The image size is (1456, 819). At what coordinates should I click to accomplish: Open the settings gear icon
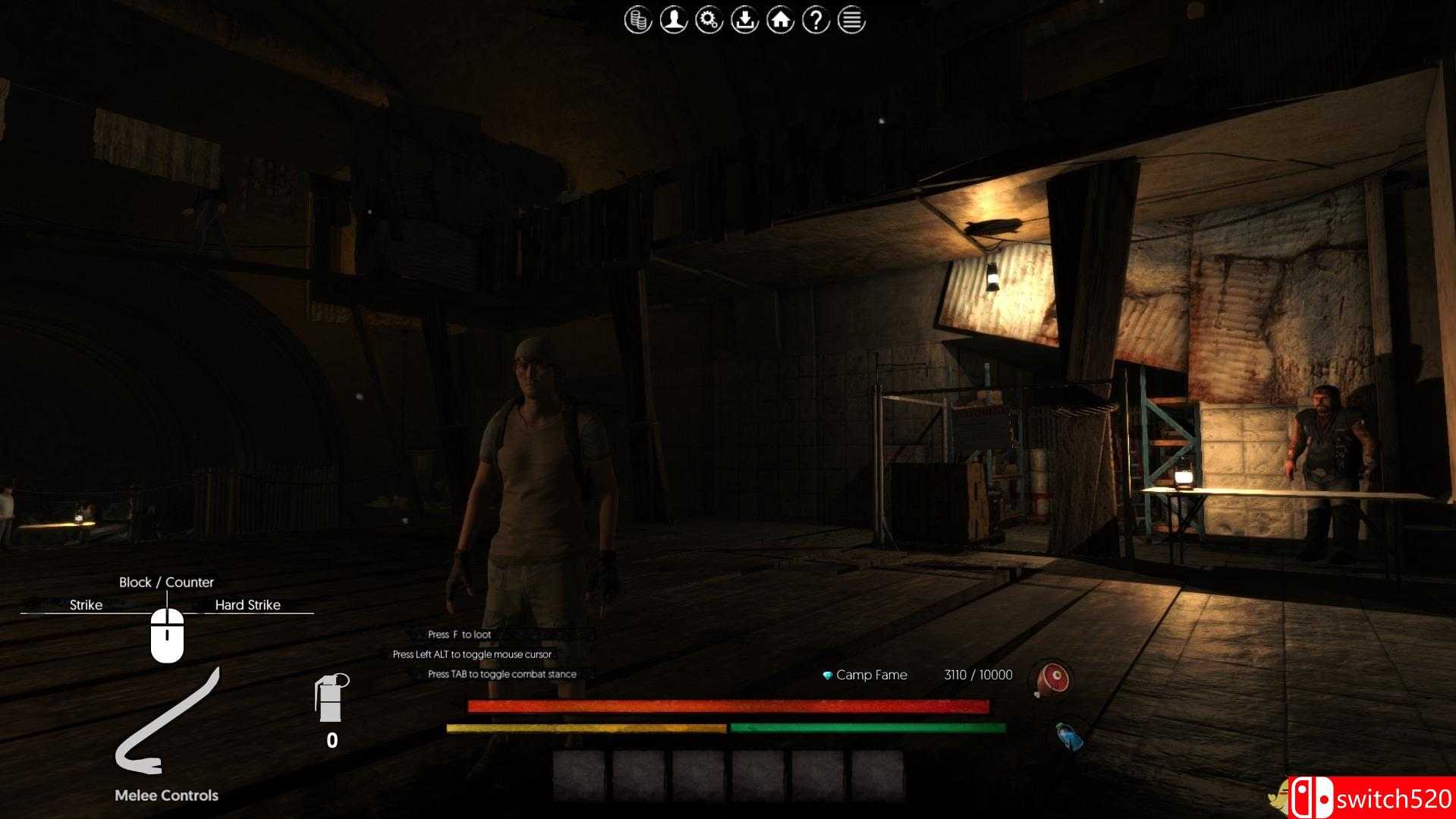tap(708, 20)
